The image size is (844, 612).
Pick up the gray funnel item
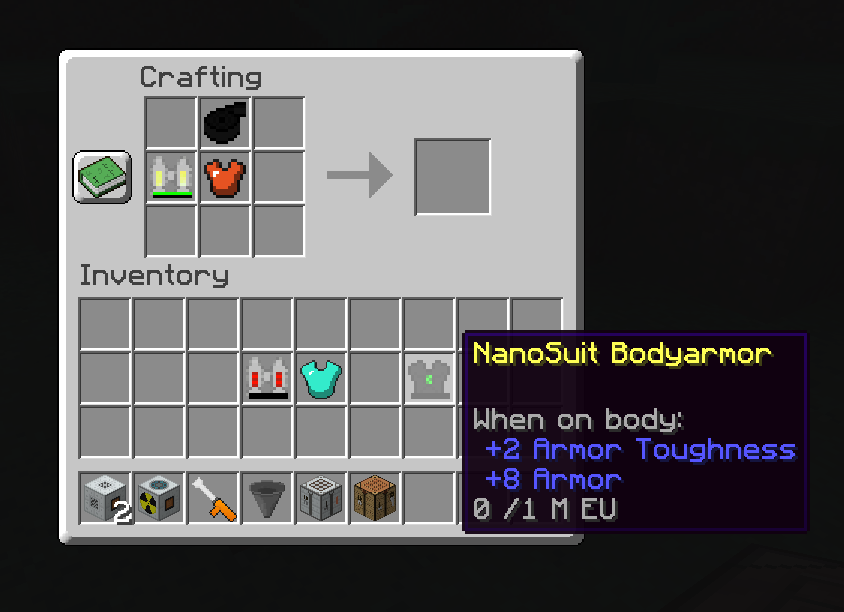[268, 497]
